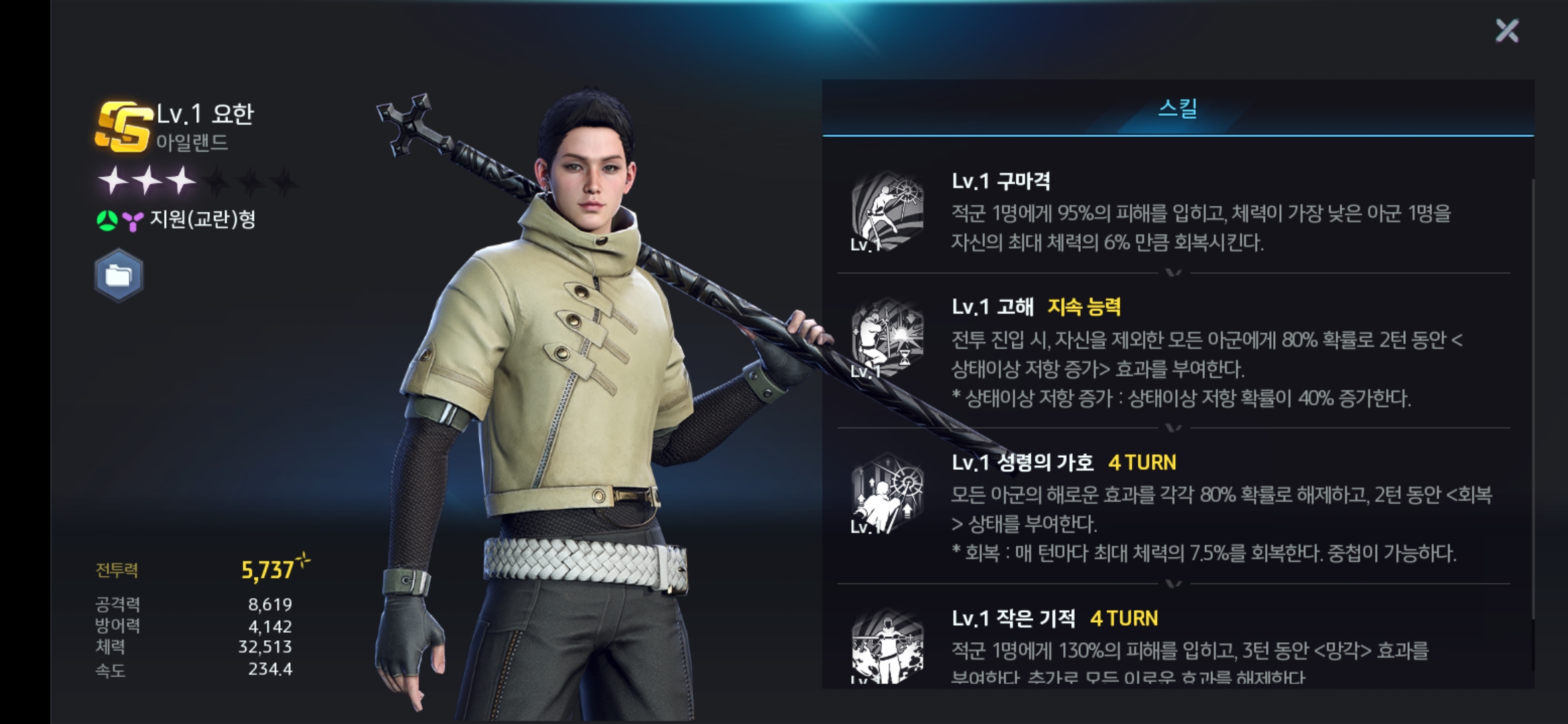Tap the gold SS grade badge
1568x724 pixels.
124,127
